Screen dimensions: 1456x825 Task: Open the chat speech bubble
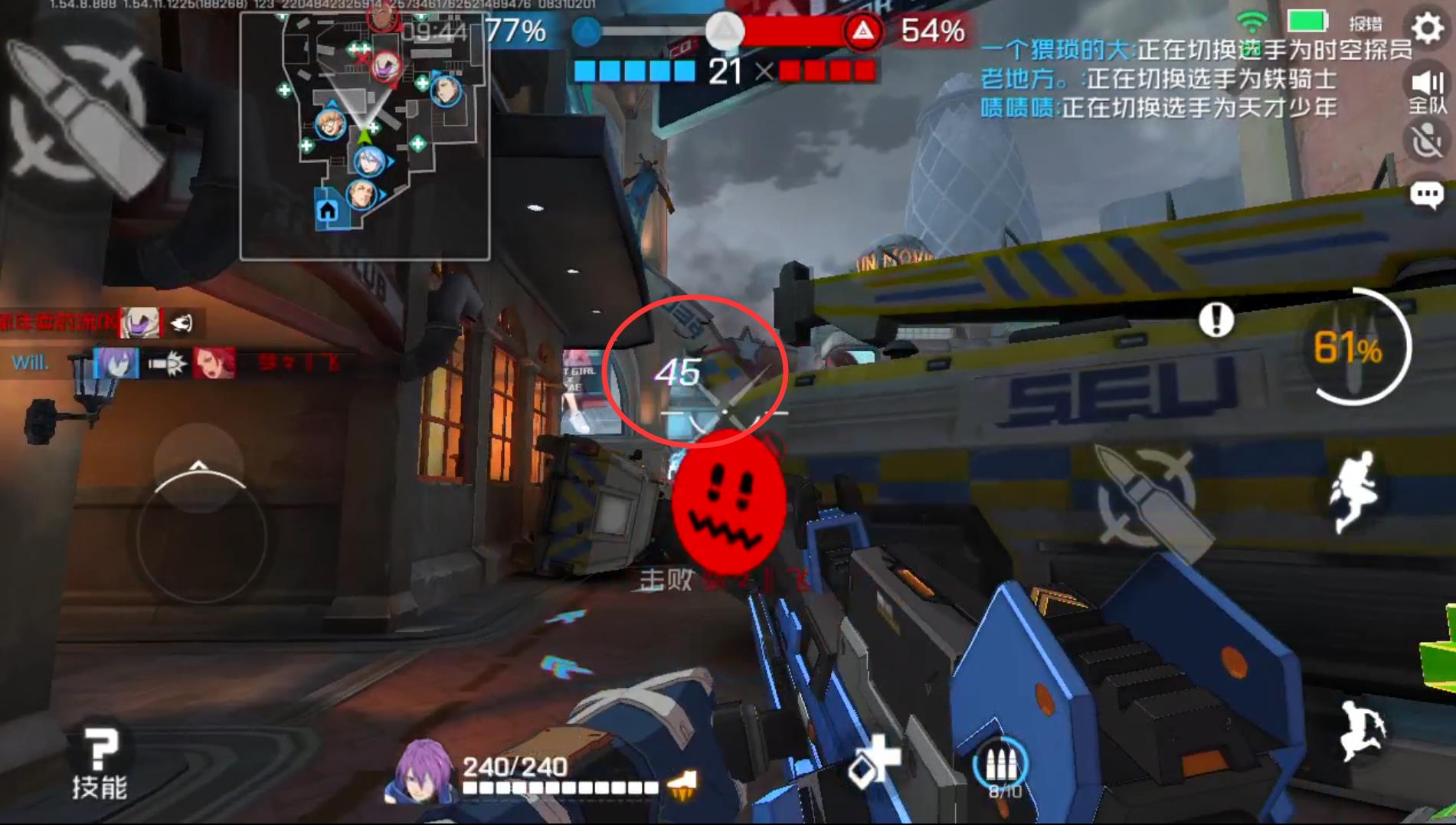1427,195
